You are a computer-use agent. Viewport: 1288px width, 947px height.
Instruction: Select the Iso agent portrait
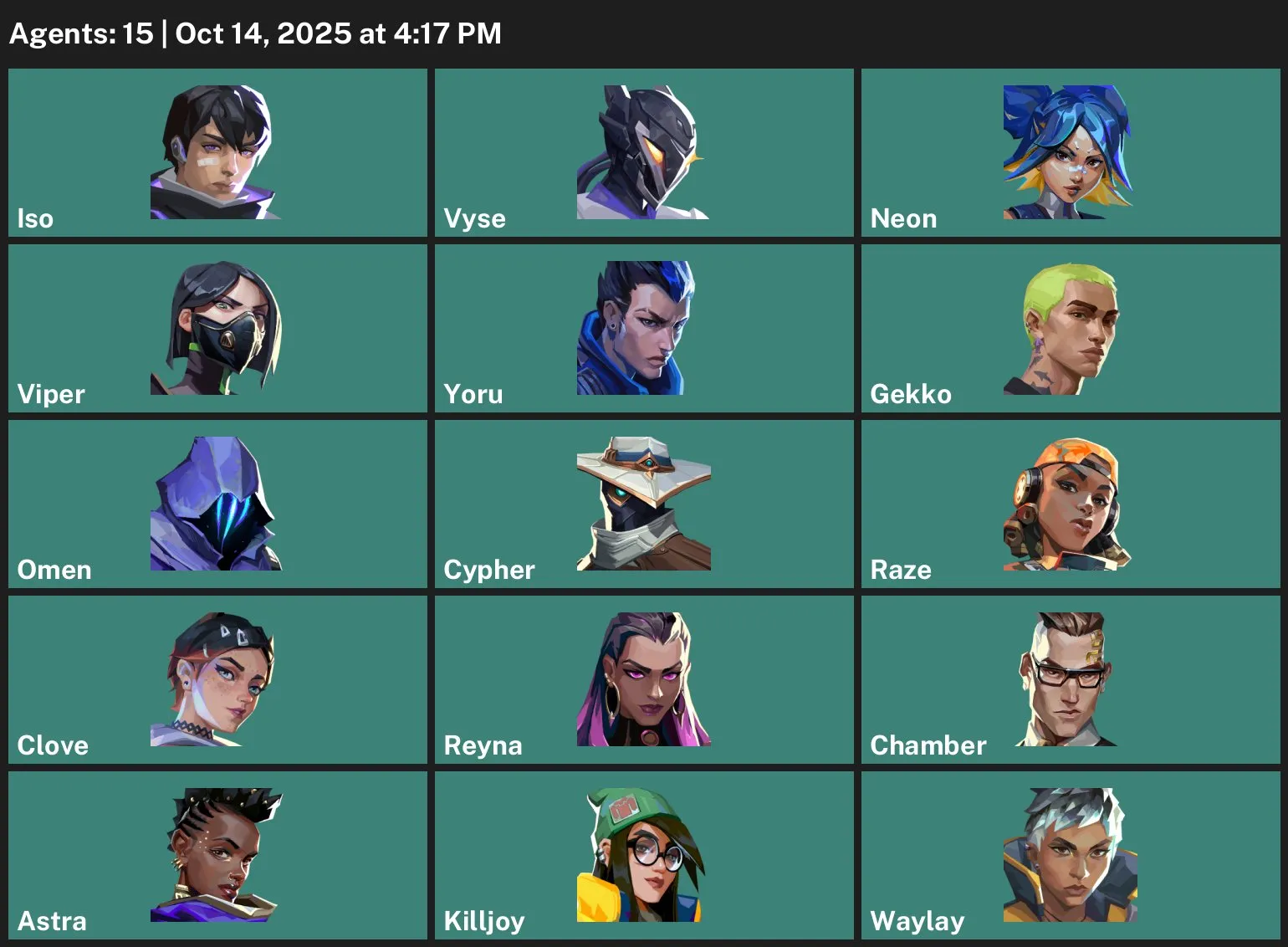(x=216, y=151)
